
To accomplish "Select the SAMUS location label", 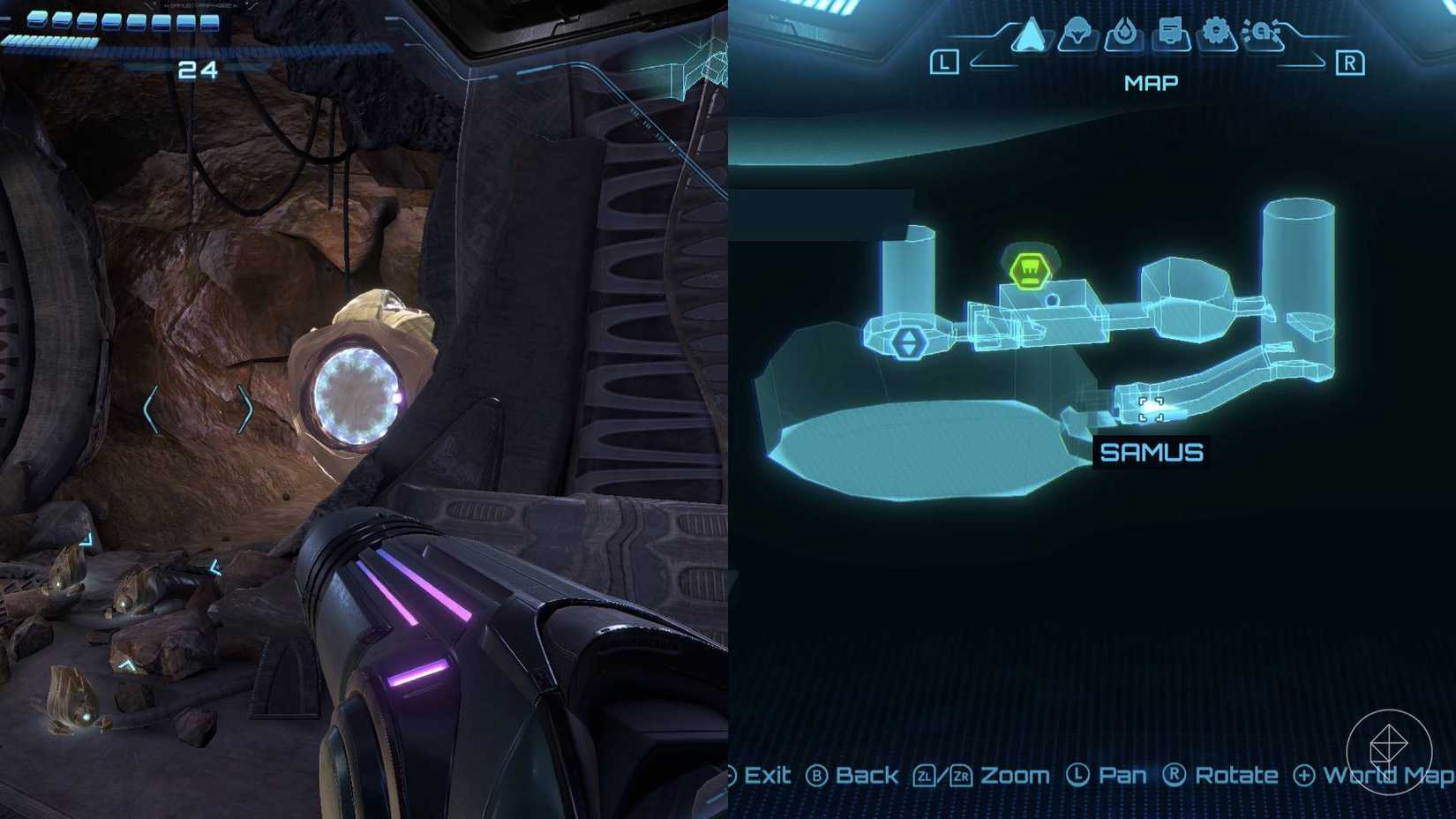I will (x=1152, y=452).
